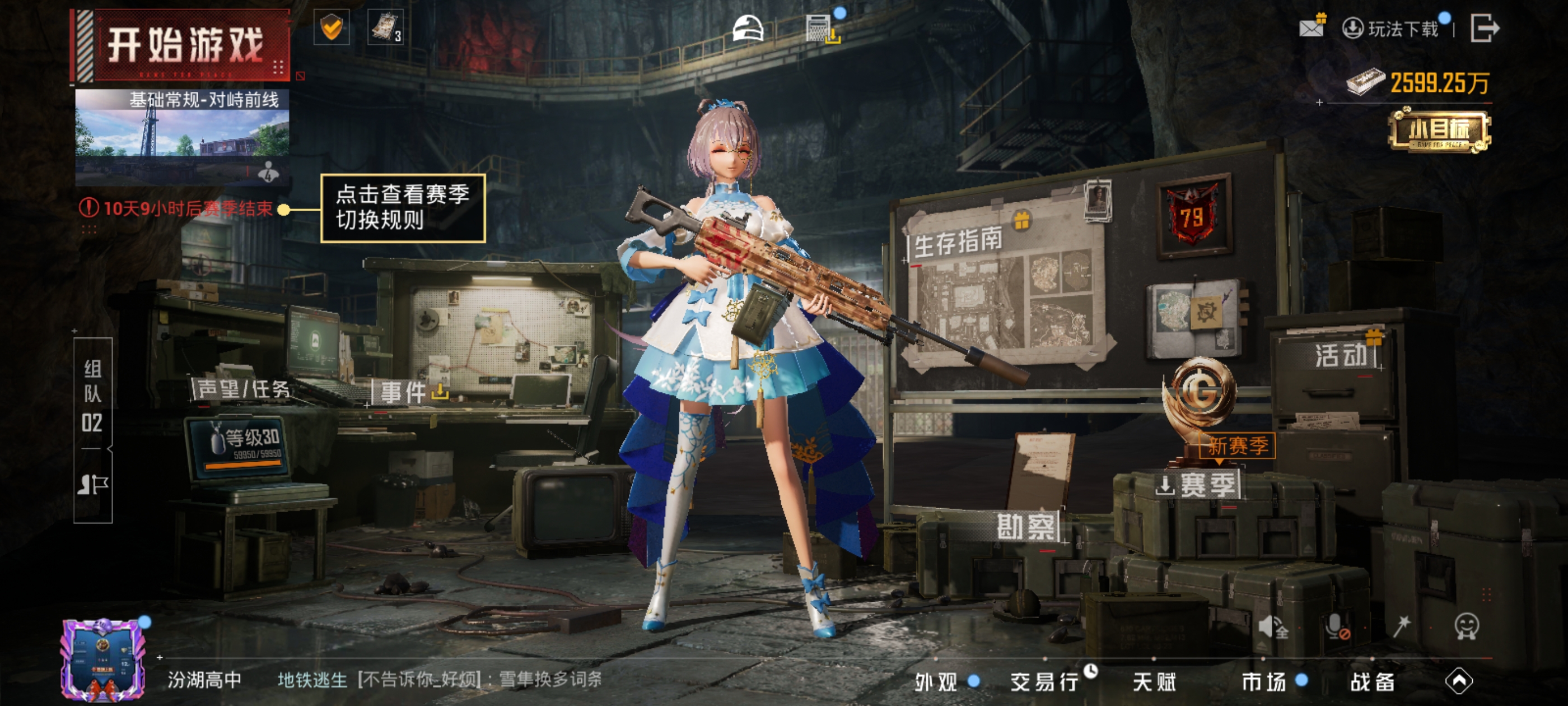Screen dimensions: 1568x706
Task: Switch to the 外观 appearance tab
Action: pyautogui.click(x=937, y=682)
